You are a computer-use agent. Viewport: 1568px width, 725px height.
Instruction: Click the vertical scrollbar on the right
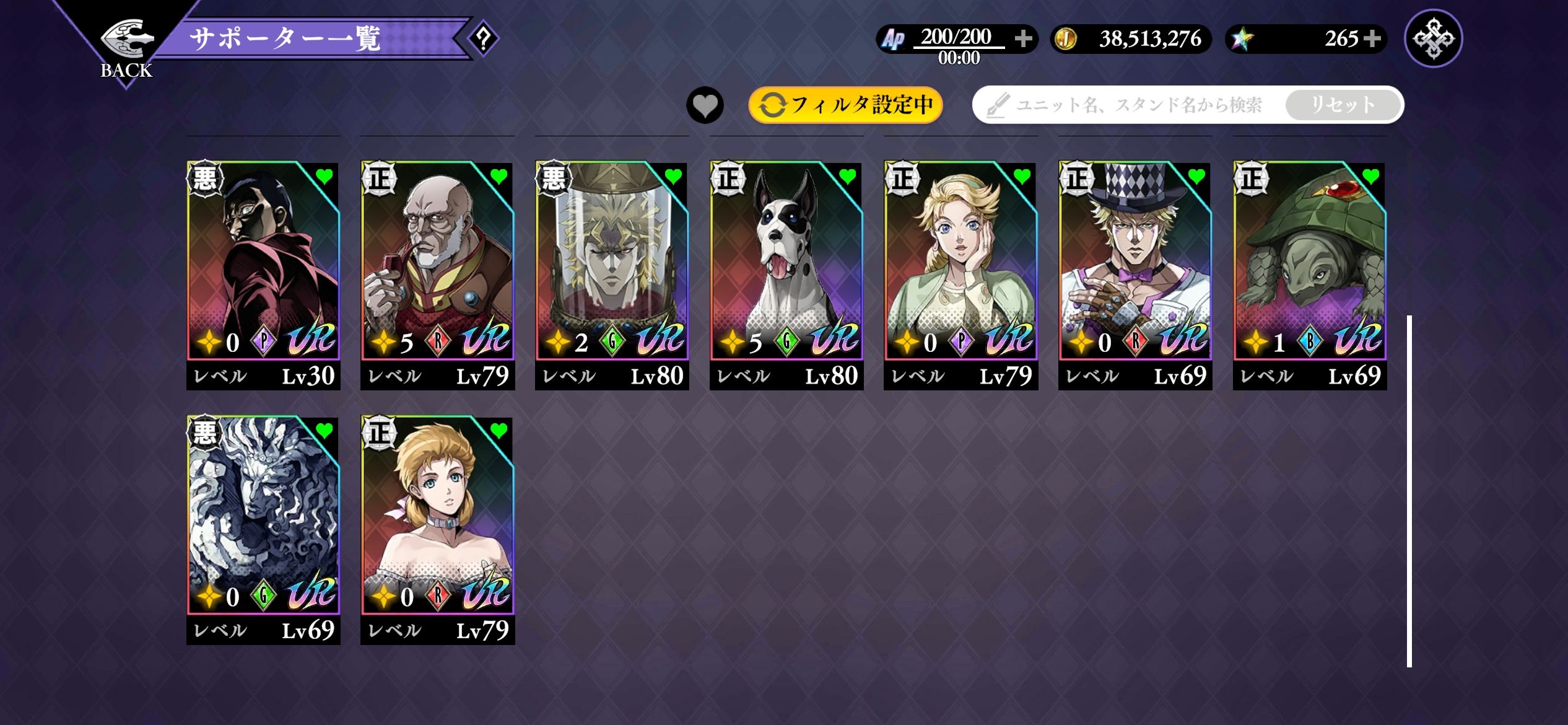tap(1409, 491)
